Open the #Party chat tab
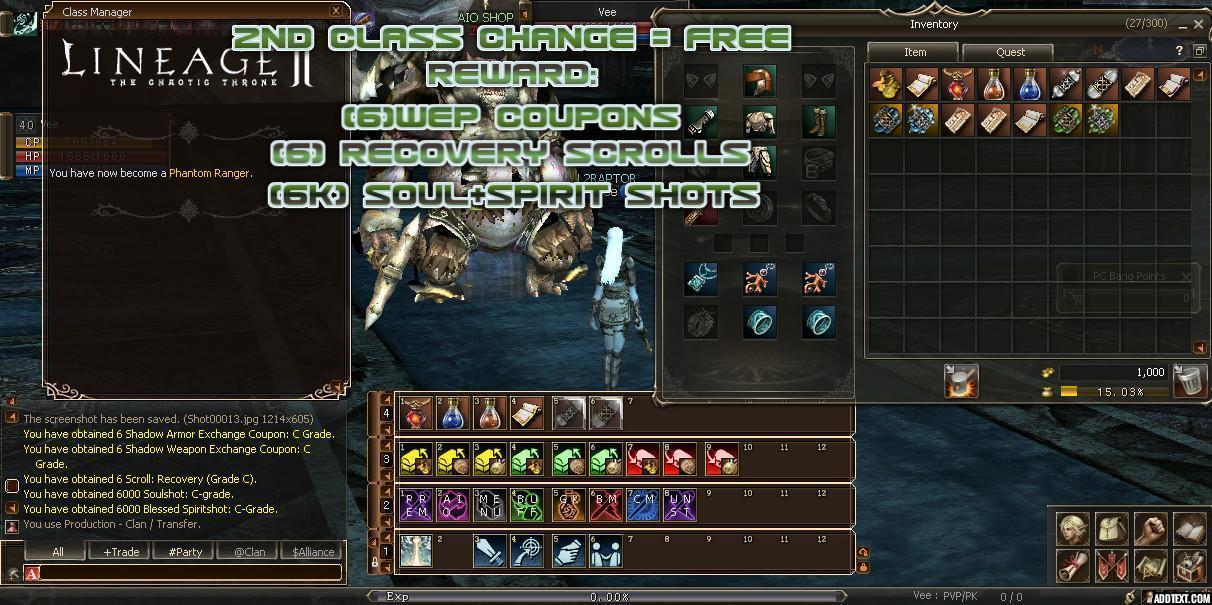The width and height of the screenshot is (1212, 605). [x=185, y=552]
